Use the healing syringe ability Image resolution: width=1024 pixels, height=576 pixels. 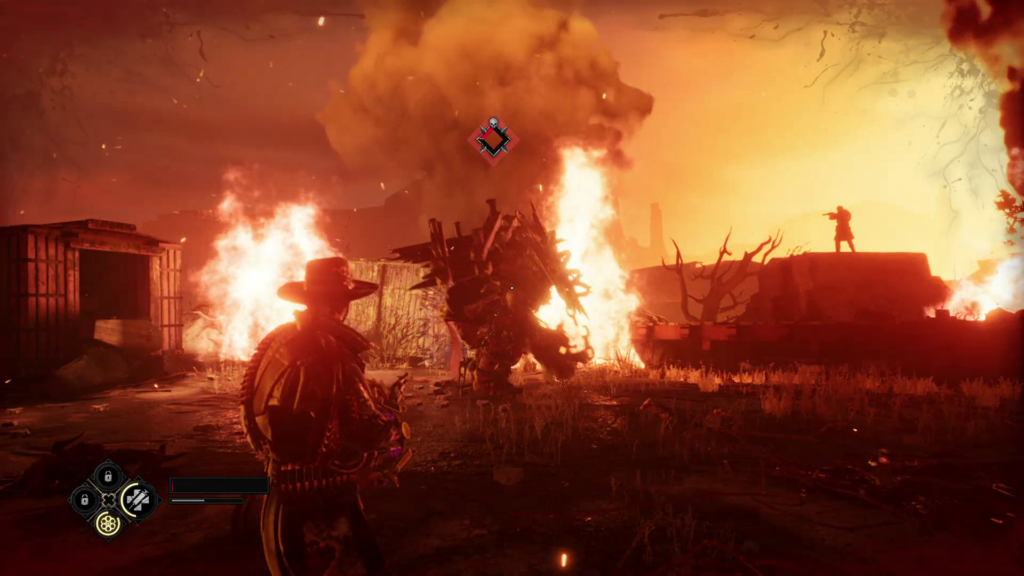136,499
